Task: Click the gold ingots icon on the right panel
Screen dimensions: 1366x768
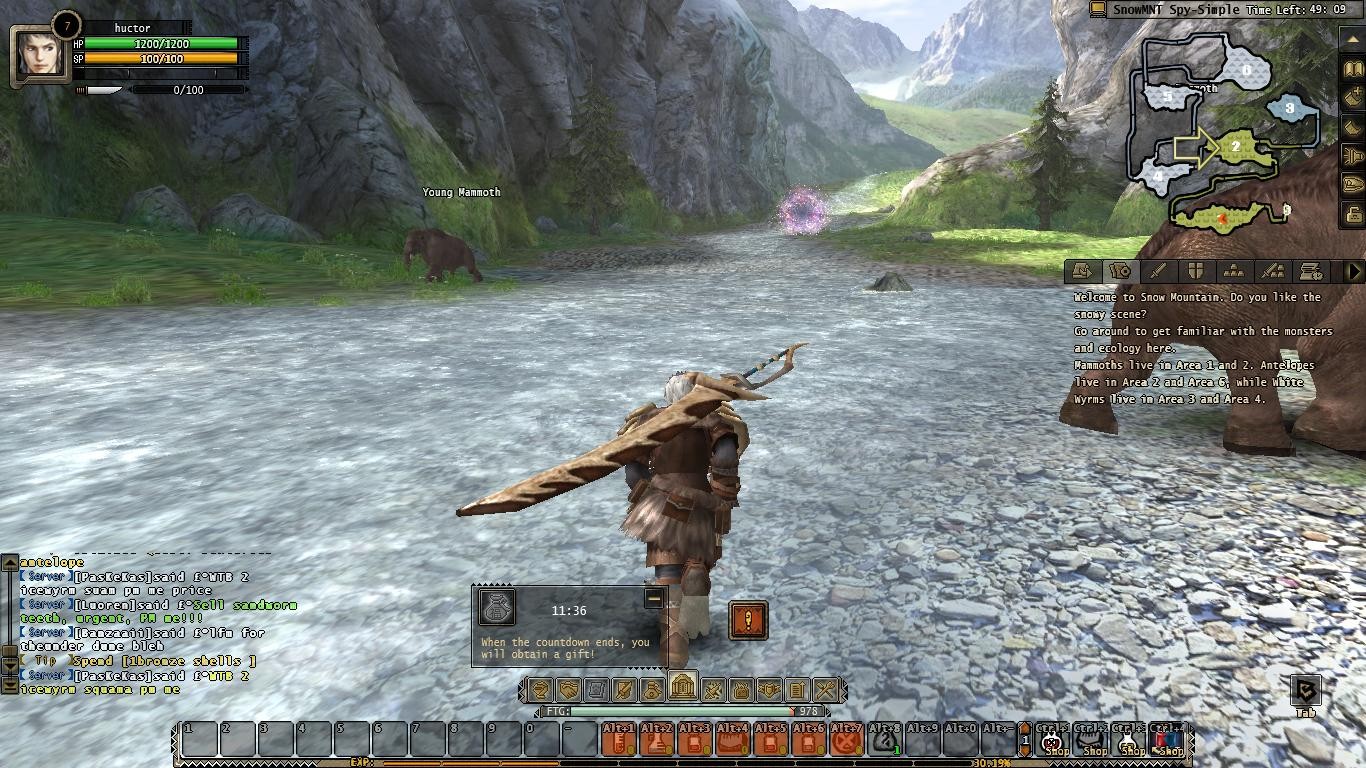Action: 1234,271
